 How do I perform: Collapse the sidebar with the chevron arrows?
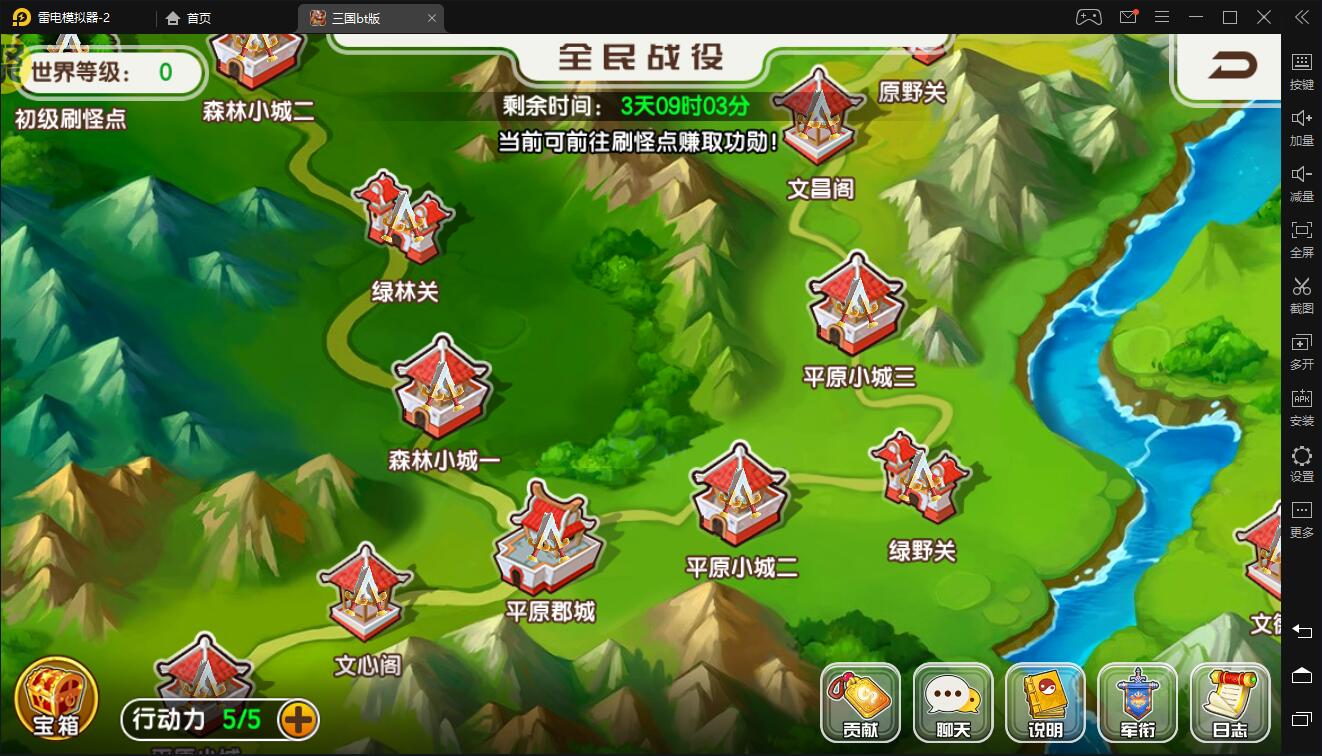click(x=1302, y=17)
